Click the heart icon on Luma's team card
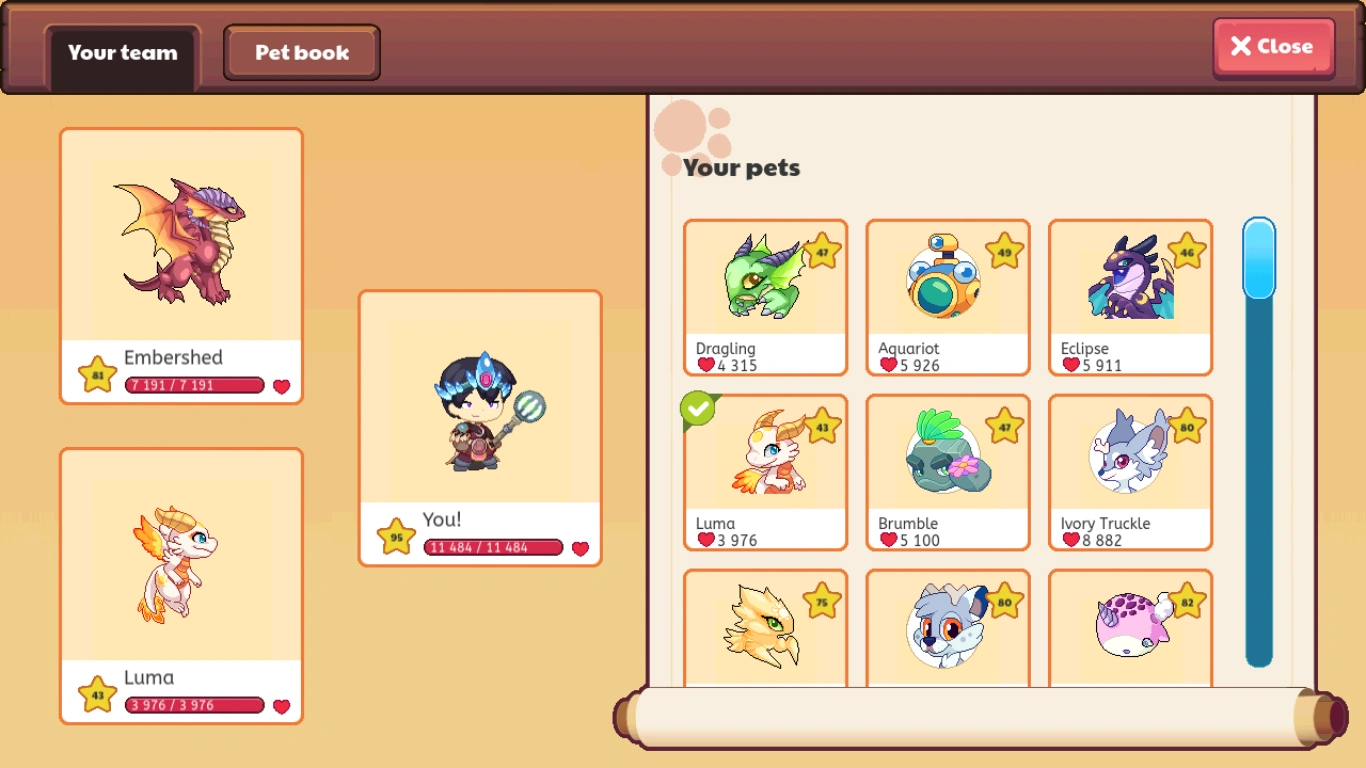Screen dimensions: 1366x768 click(x=282, y=705)
